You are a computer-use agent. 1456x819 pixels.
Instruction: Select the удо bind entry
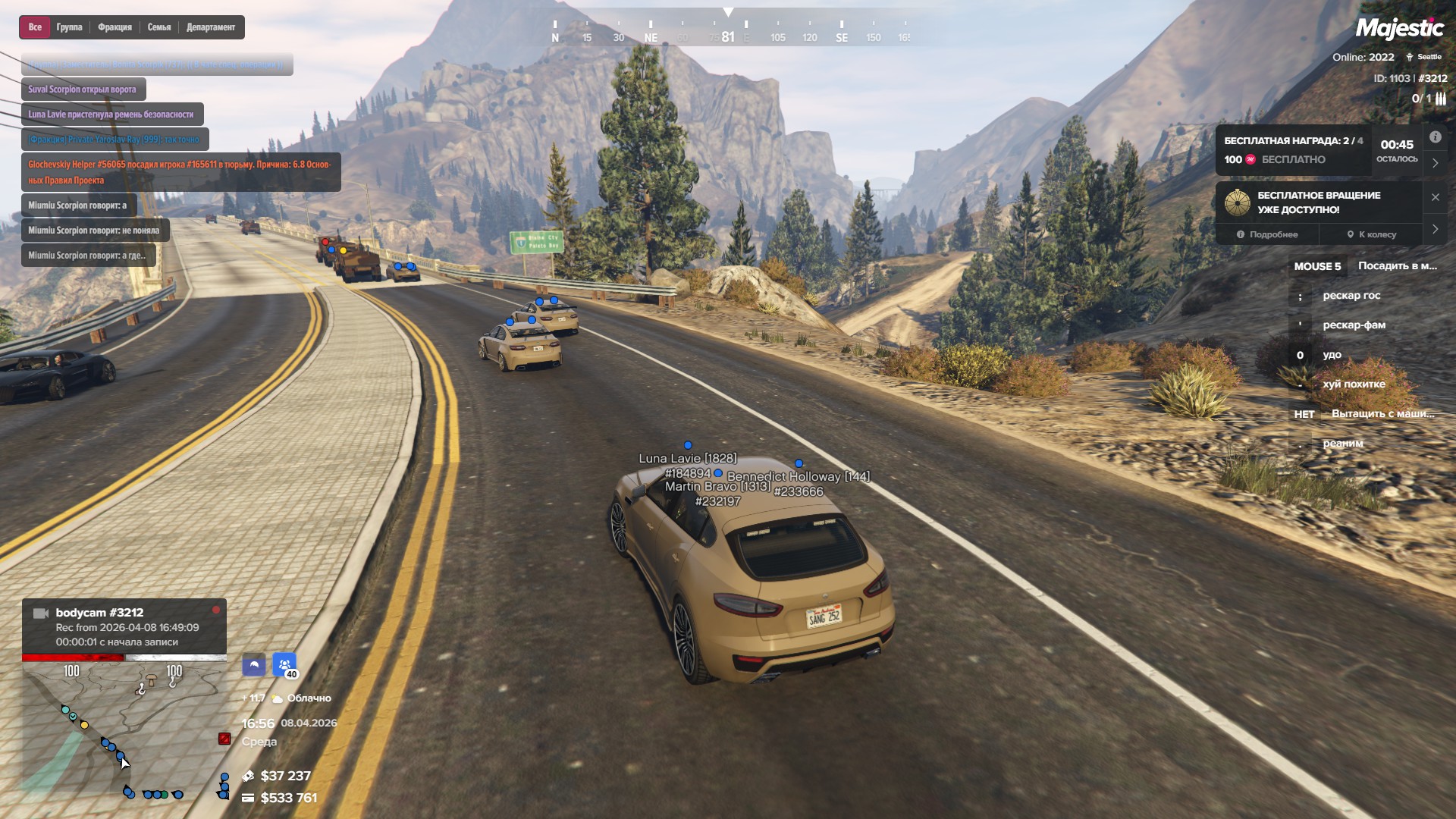click(x=1332, y=355)
